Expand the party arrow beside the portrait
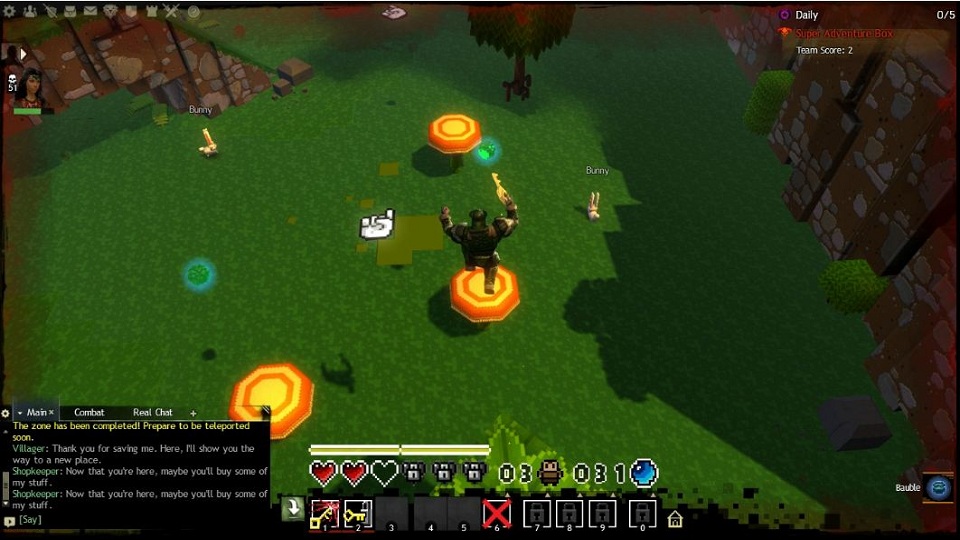 22,53
